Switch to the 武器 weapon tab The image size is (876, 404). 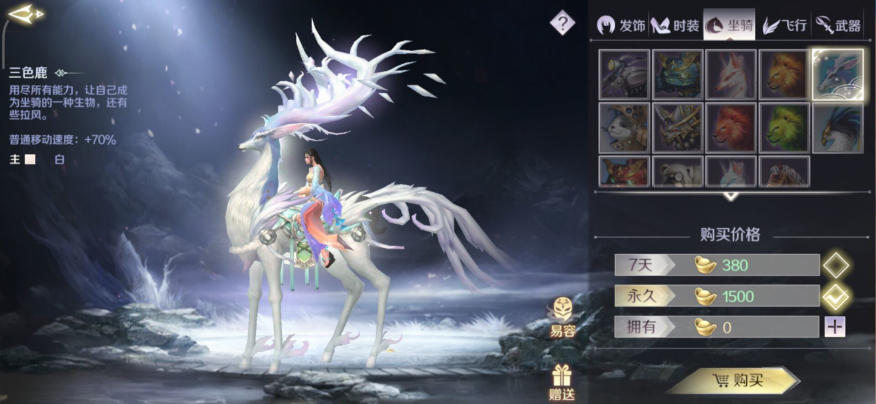(838, 25)
